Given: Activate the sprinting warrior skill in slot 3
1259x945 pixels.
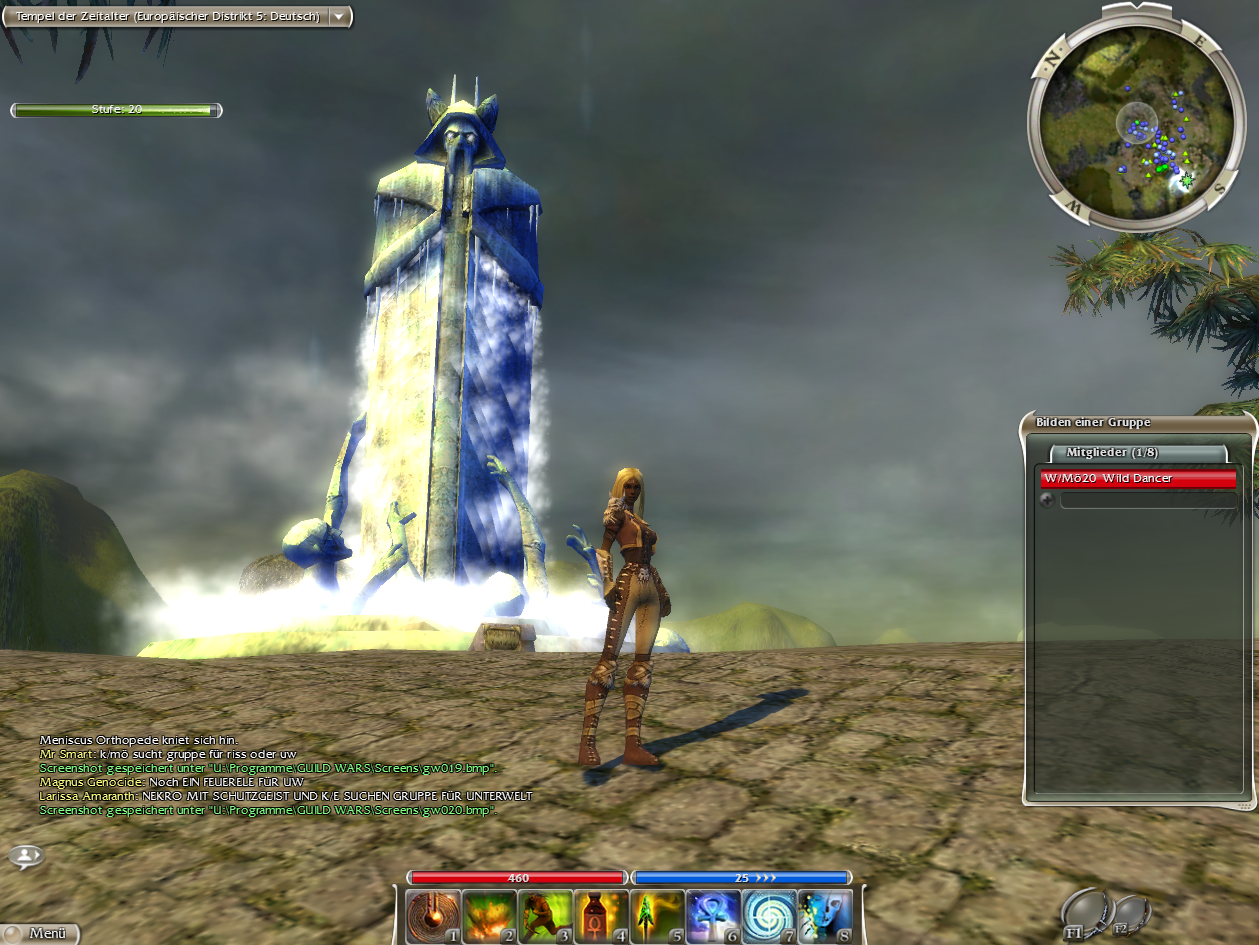Looking at the screenshot, I should click(546, 916).
